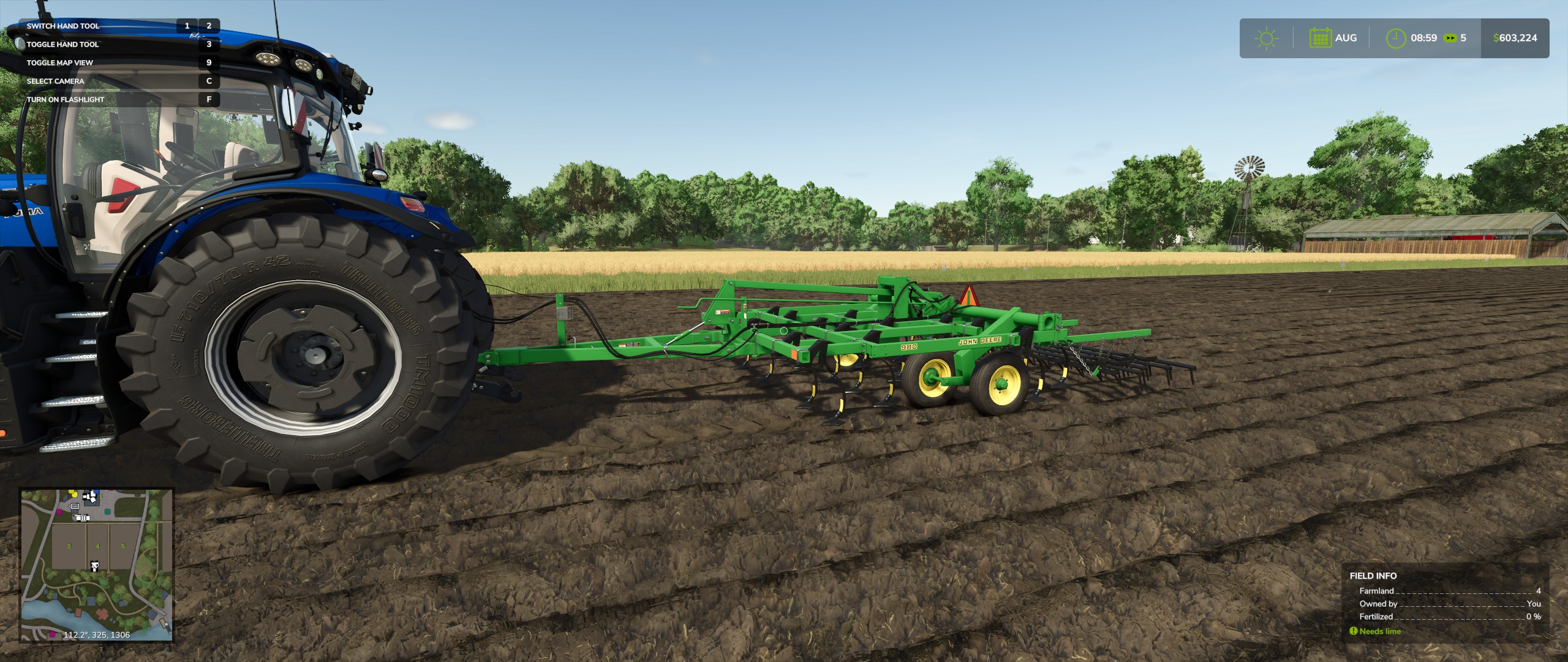Screen dimensions: 1568x662
Task: Click the coordinates readout below the minimap
Action: pos(96,634)
